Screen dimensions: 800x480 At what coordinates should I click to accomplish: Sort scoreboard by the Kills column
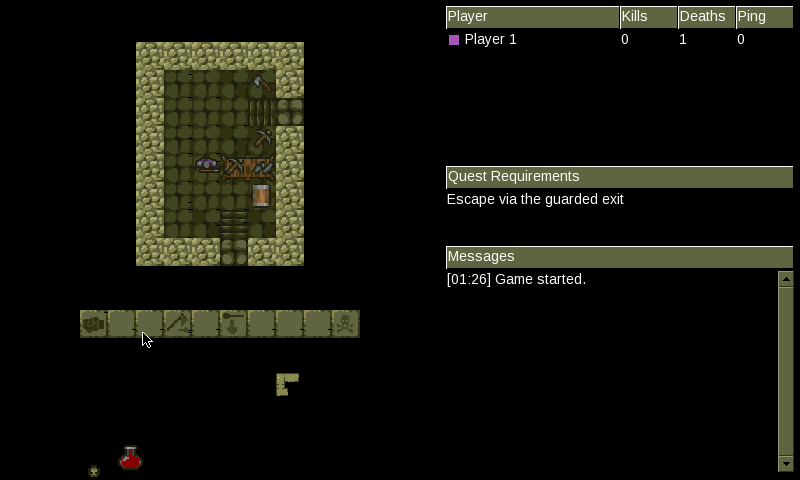(648, 17)
